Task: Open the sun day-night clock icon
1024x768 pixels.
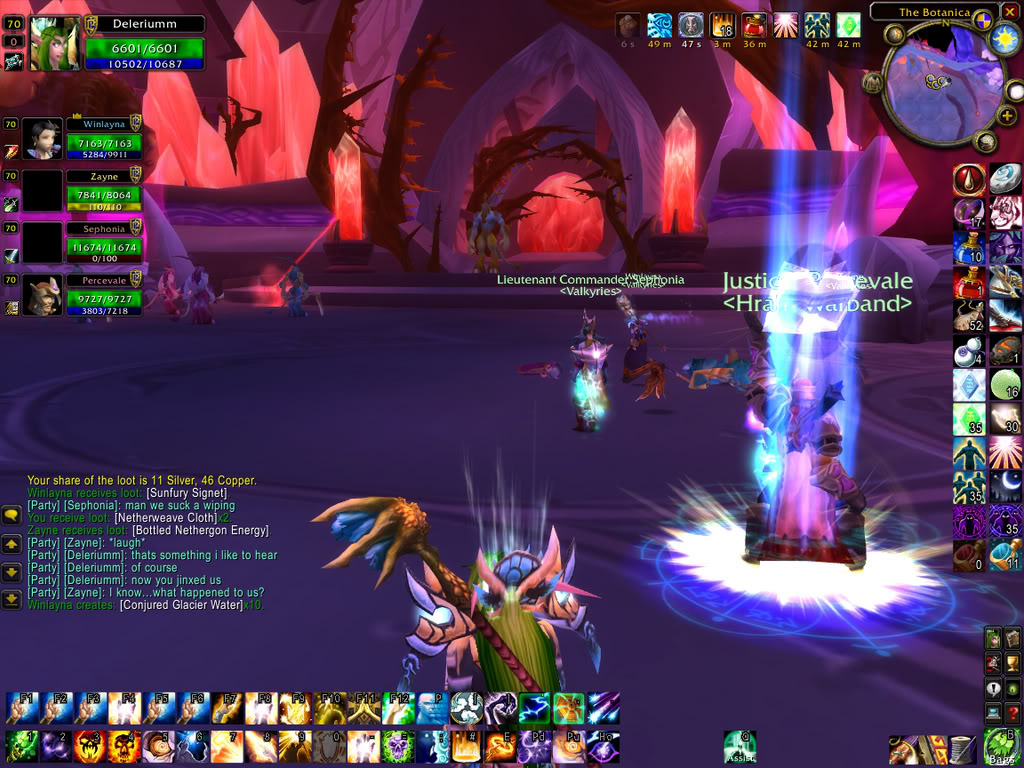Action: pos(1002,39)
